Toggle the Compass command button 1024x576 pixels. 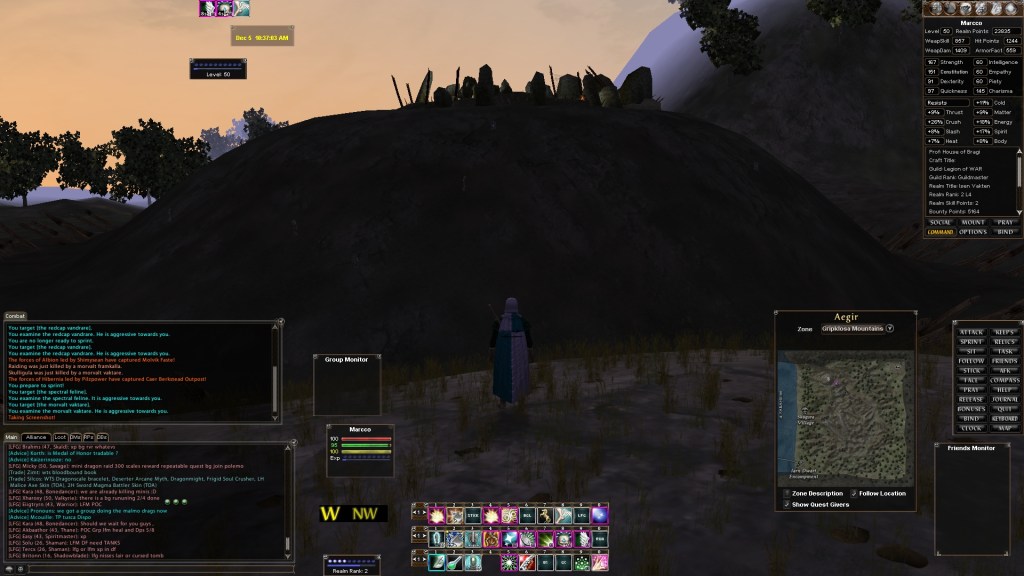1006,380
